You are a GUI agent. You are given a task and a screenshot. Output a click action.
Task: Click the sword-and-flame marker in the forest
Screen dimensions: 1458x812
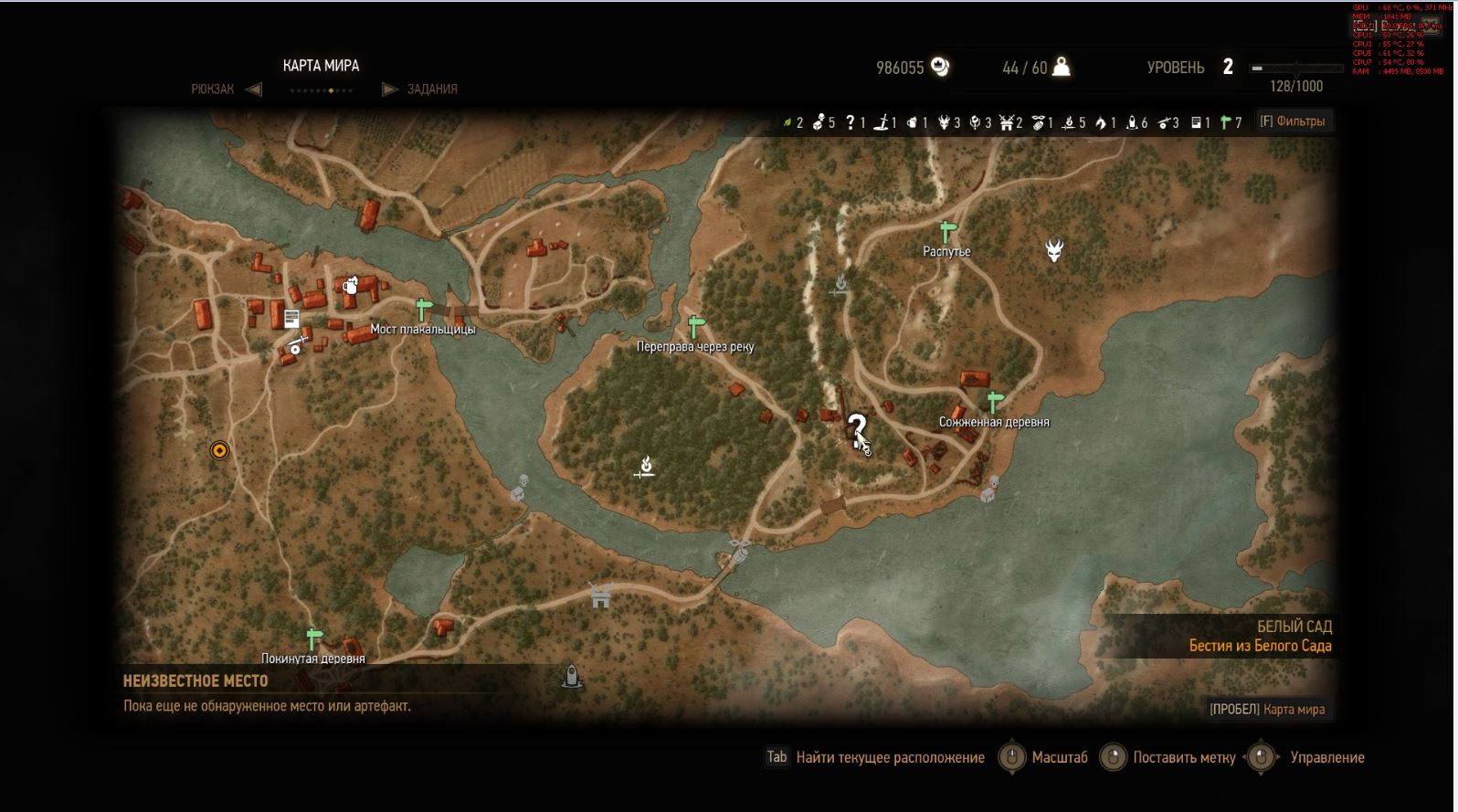[646, 468]
